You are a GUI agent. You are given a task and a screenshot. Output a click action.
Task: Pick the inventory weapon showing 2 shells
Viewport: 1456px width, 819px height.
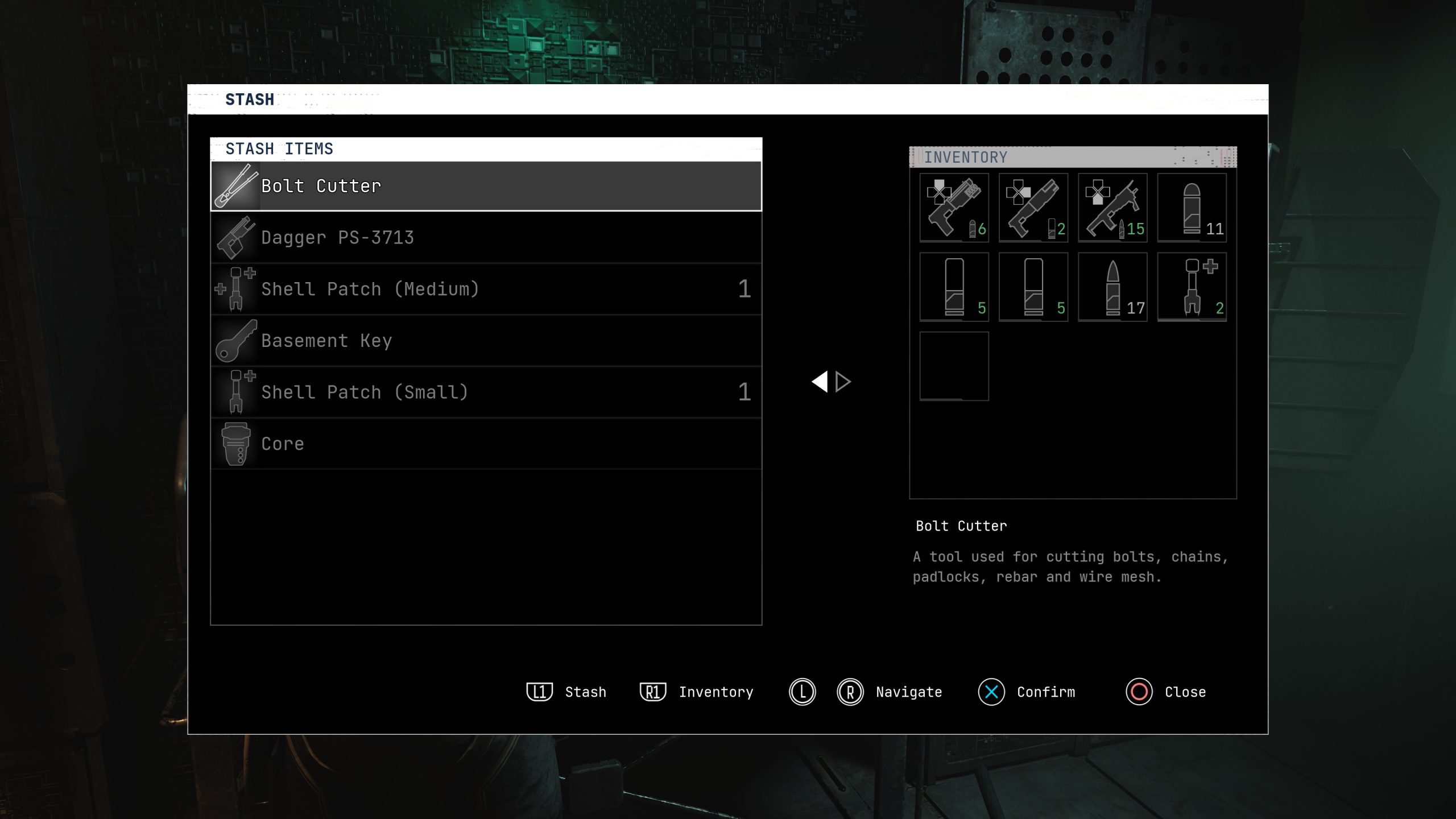click(x=1033, y=208)
